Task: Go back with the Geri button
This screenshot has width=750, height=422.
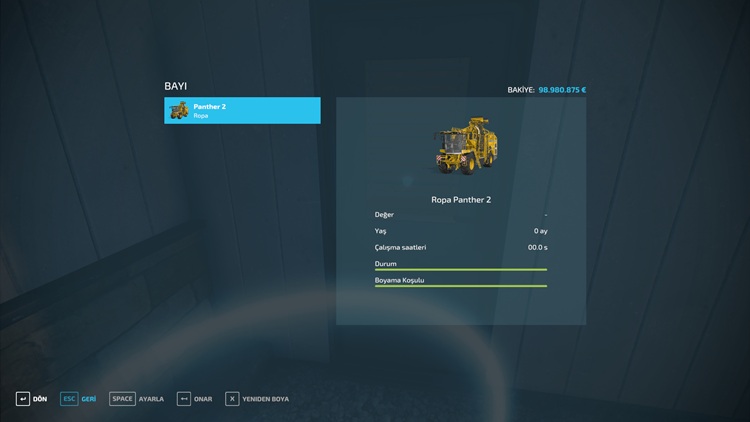Action: (79, 399)
